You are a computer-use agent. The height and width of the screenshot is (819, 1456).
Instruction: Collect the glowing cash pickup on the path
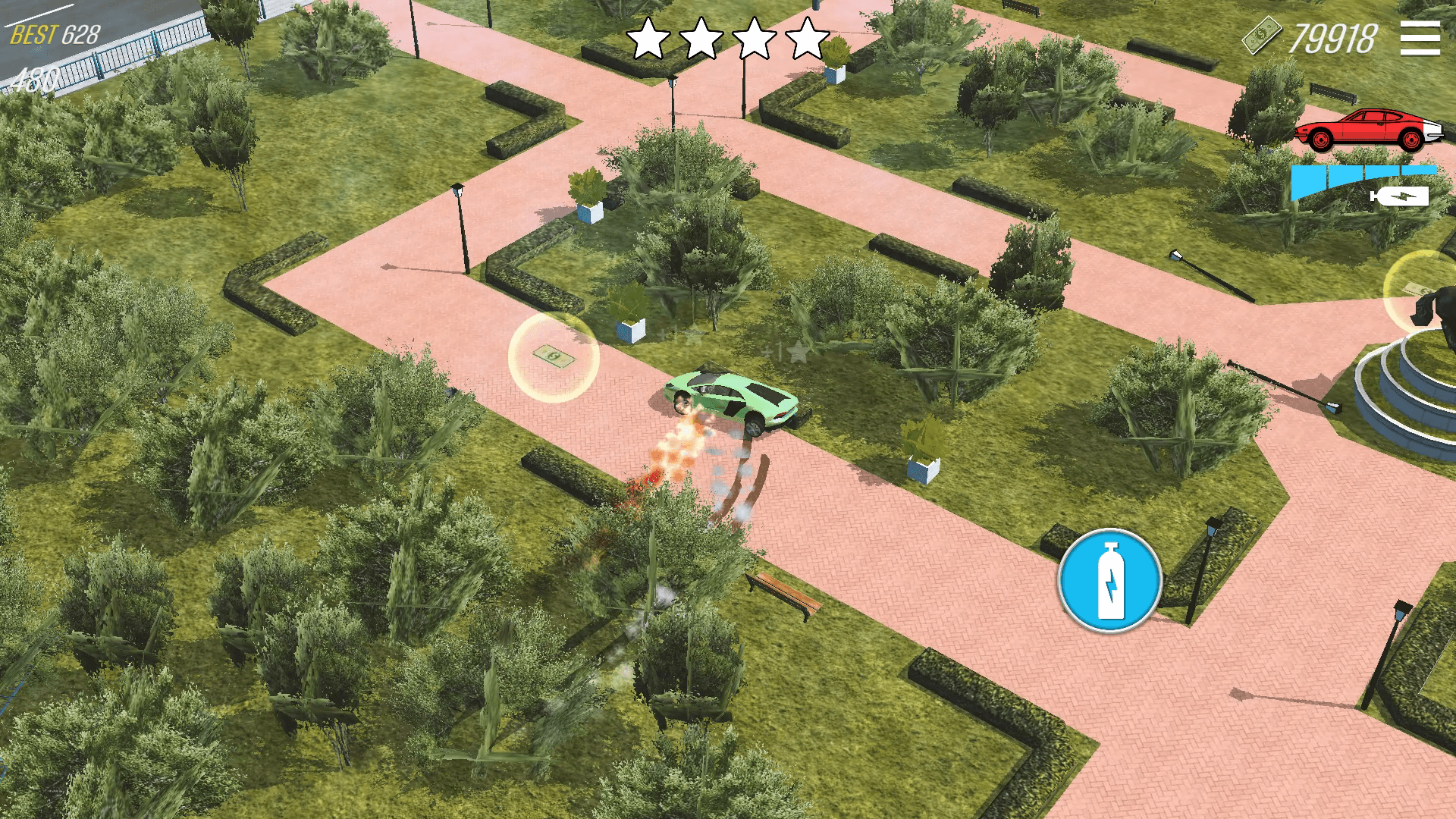[553, 356]
